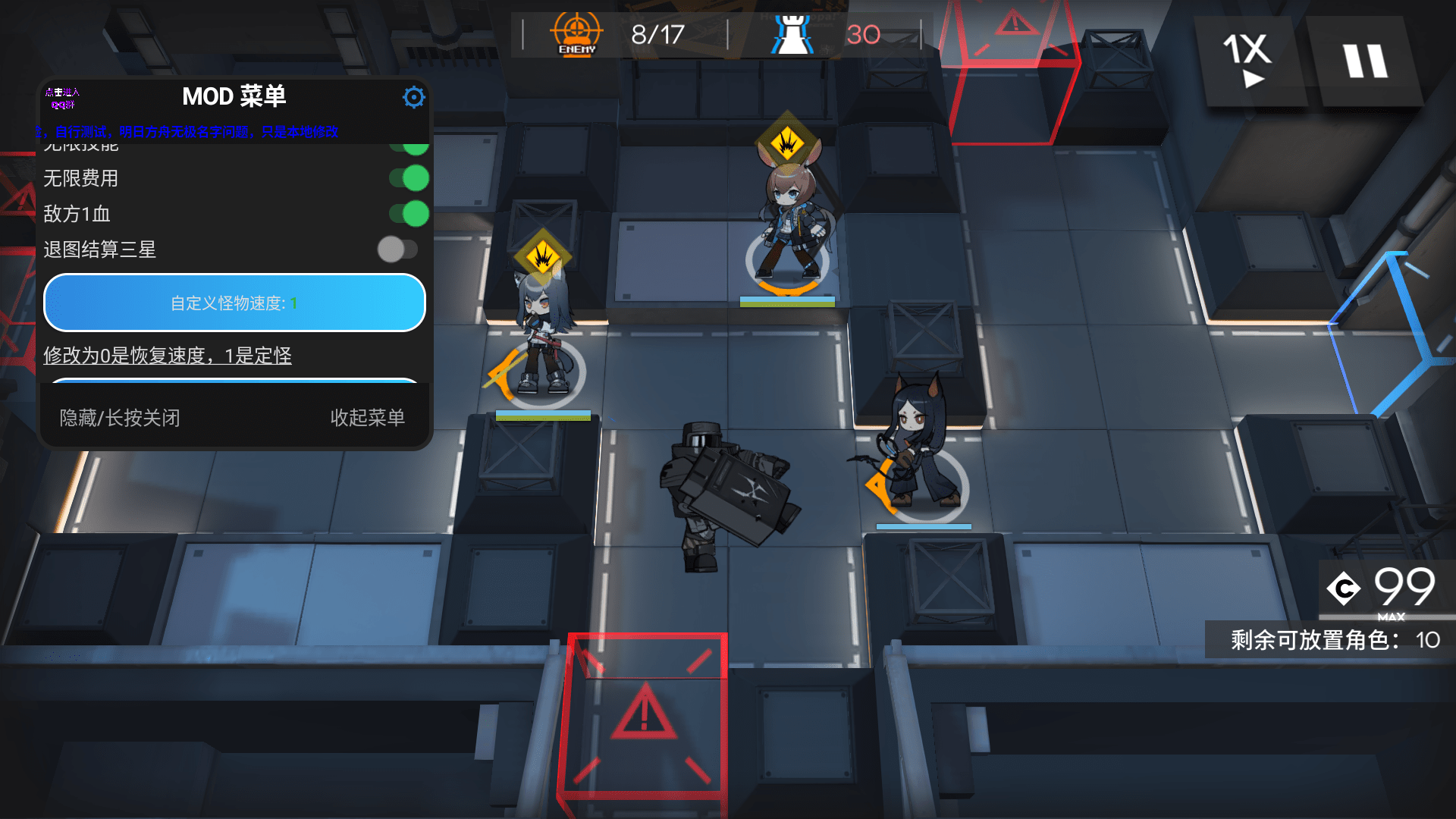Open the MOD menu settings gear
The width and height of the screenshot is (1456, 819).
pos(413,97)
